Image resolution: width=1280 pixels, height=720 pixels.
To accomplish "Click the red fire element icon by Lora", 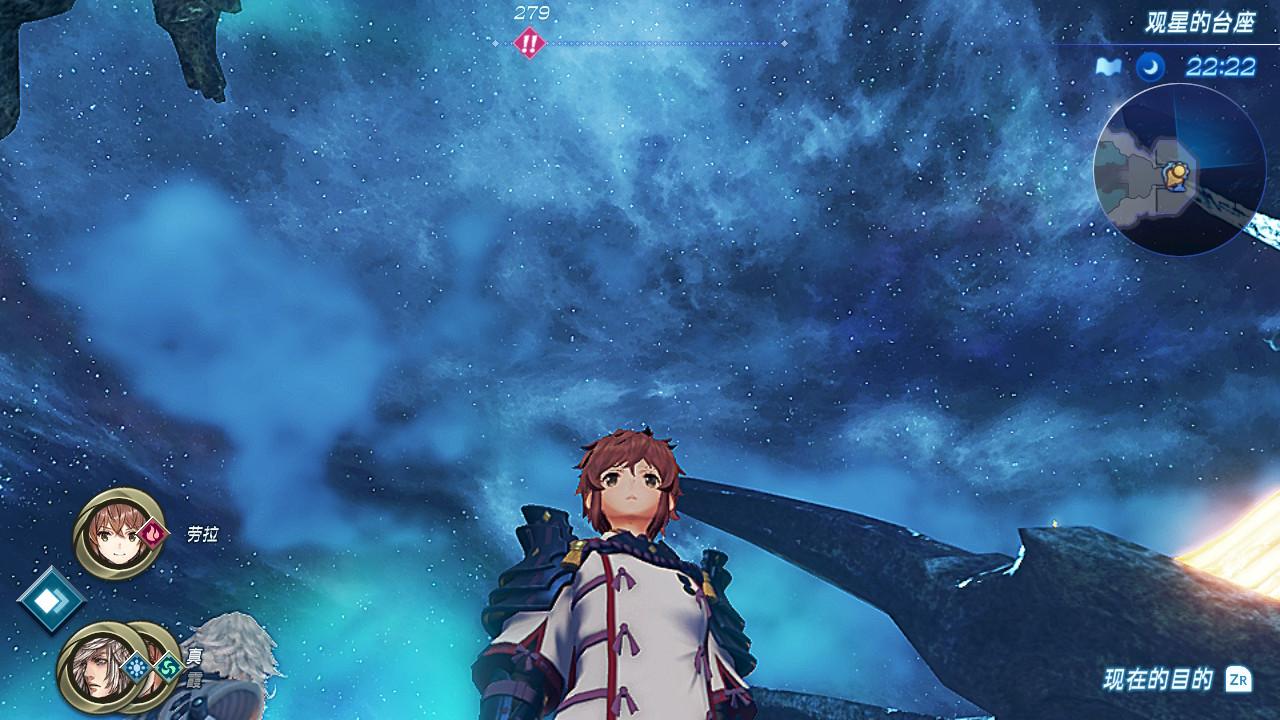I will point(153,533).
